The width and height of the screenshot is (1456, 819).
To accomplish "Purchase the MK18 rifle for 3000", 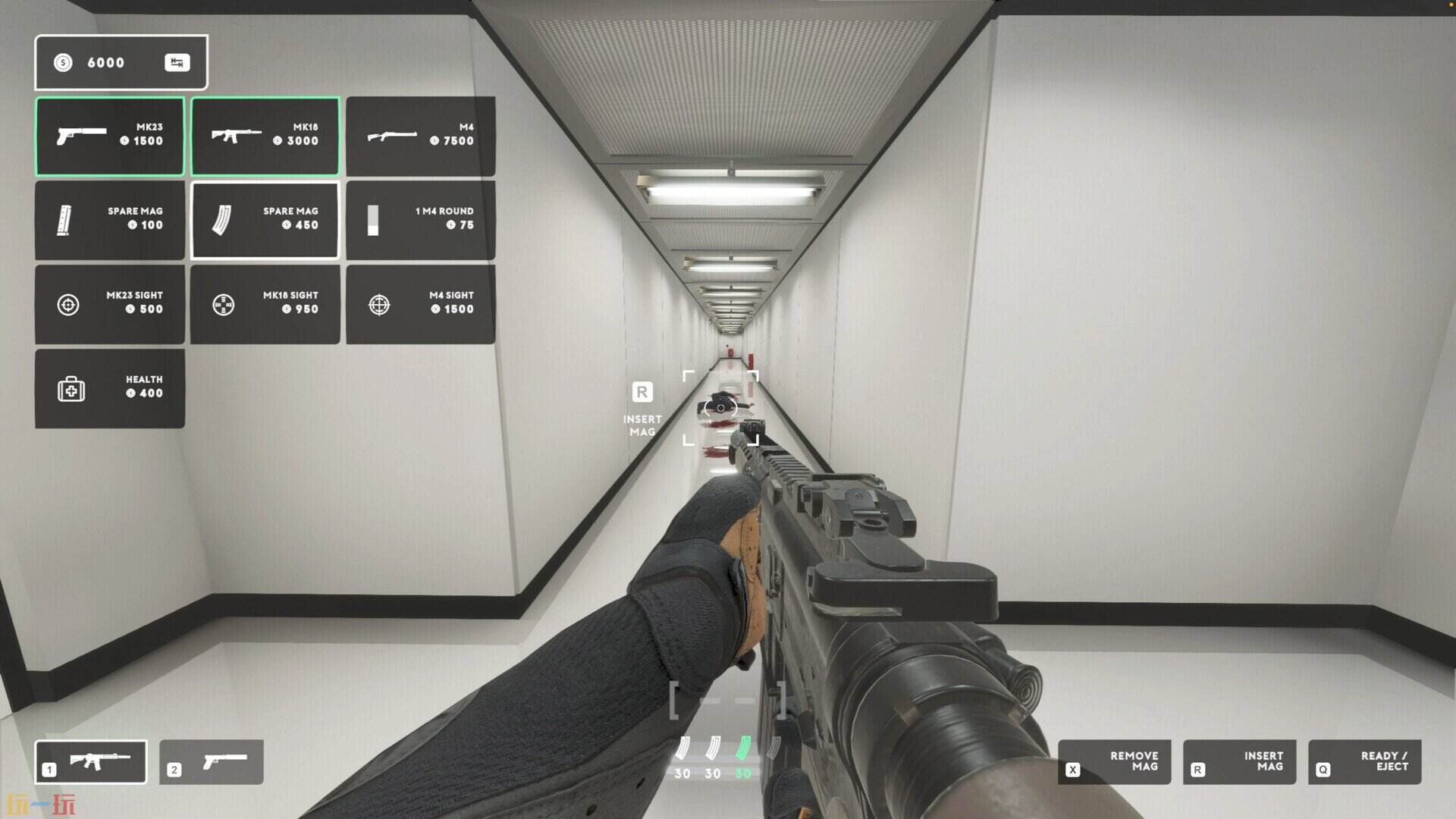I will tap(265, 136).
